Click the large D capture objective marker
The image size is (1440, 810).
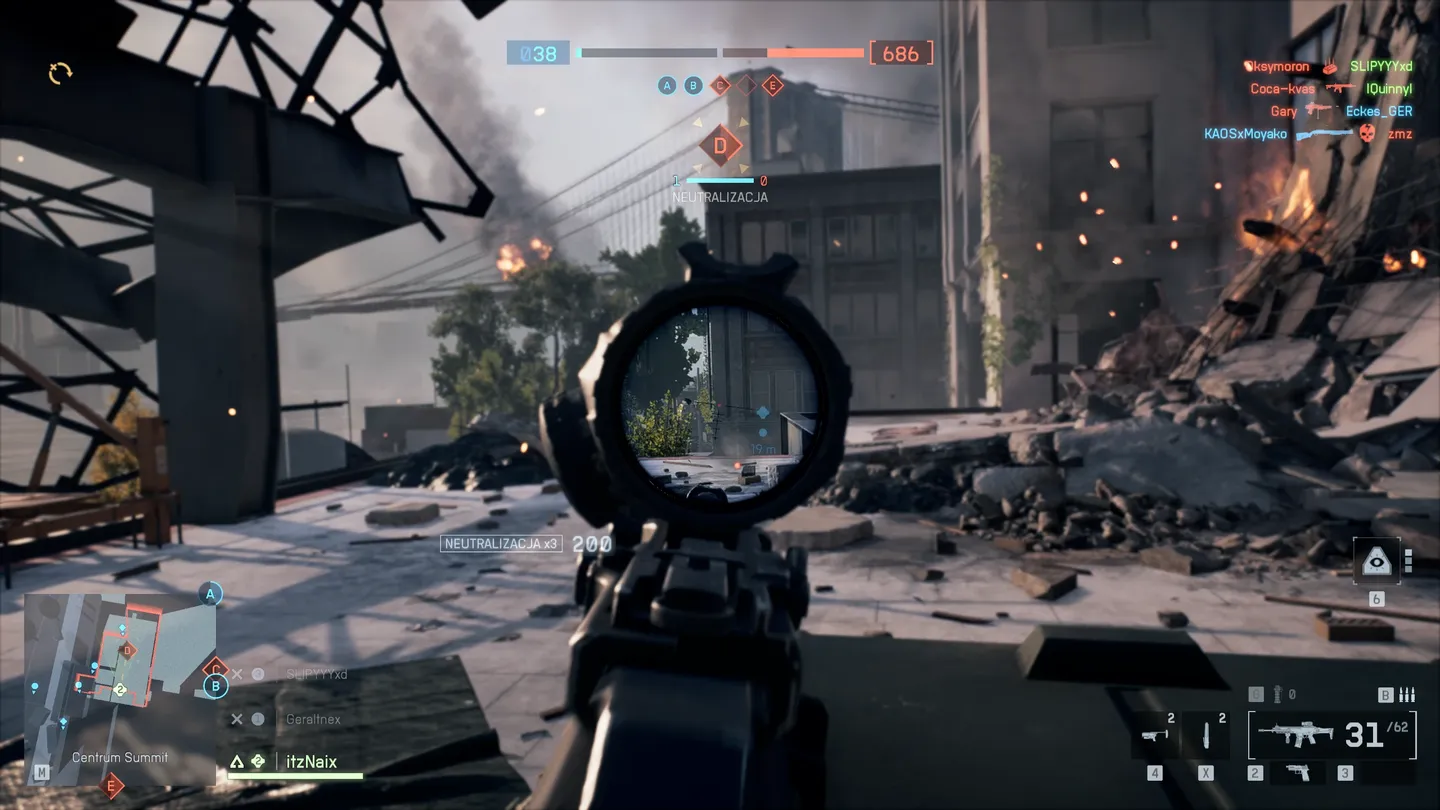(x=720, y=146)
